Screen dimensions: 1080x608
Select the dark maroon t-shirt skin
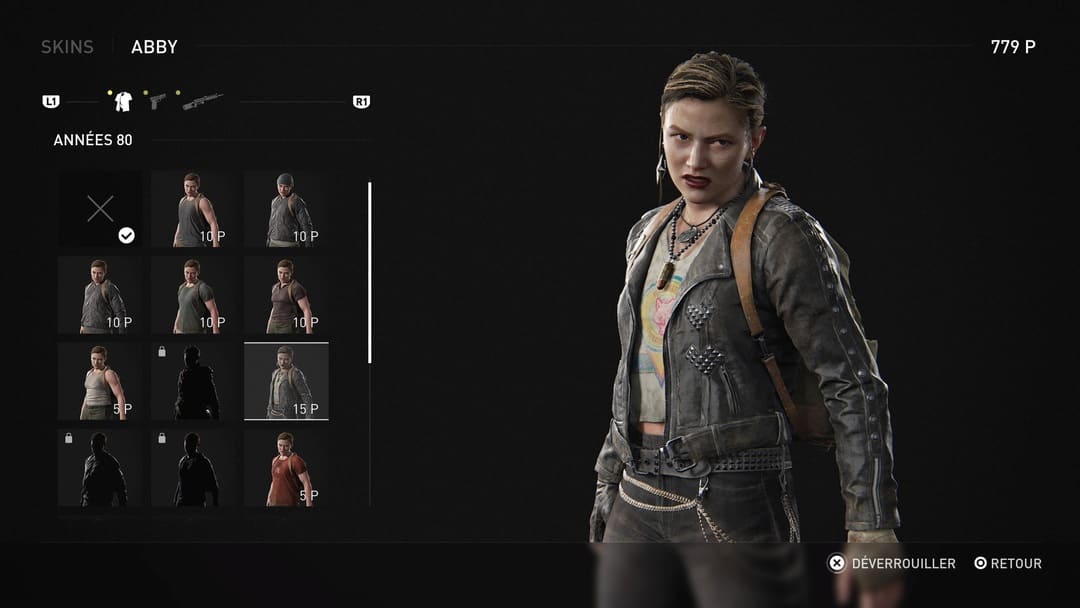click(286, 295)
